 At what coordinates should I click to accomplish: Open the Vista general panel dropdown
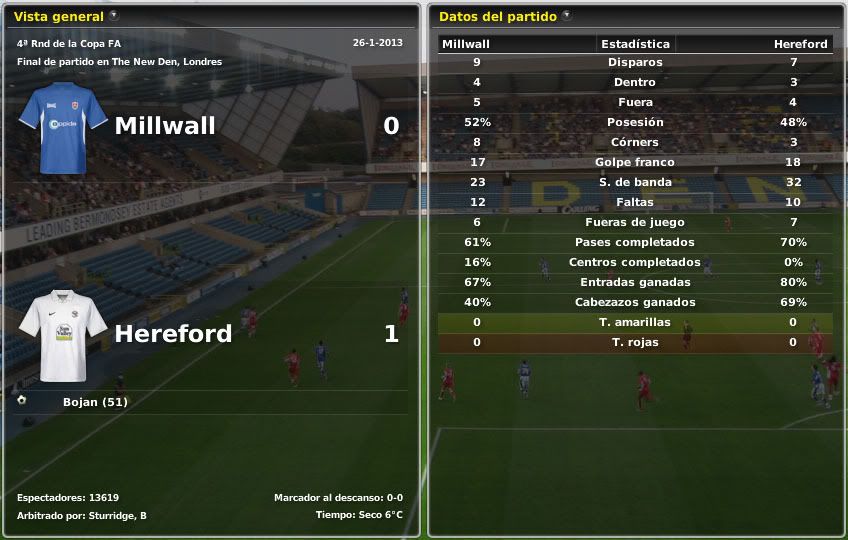114,15
